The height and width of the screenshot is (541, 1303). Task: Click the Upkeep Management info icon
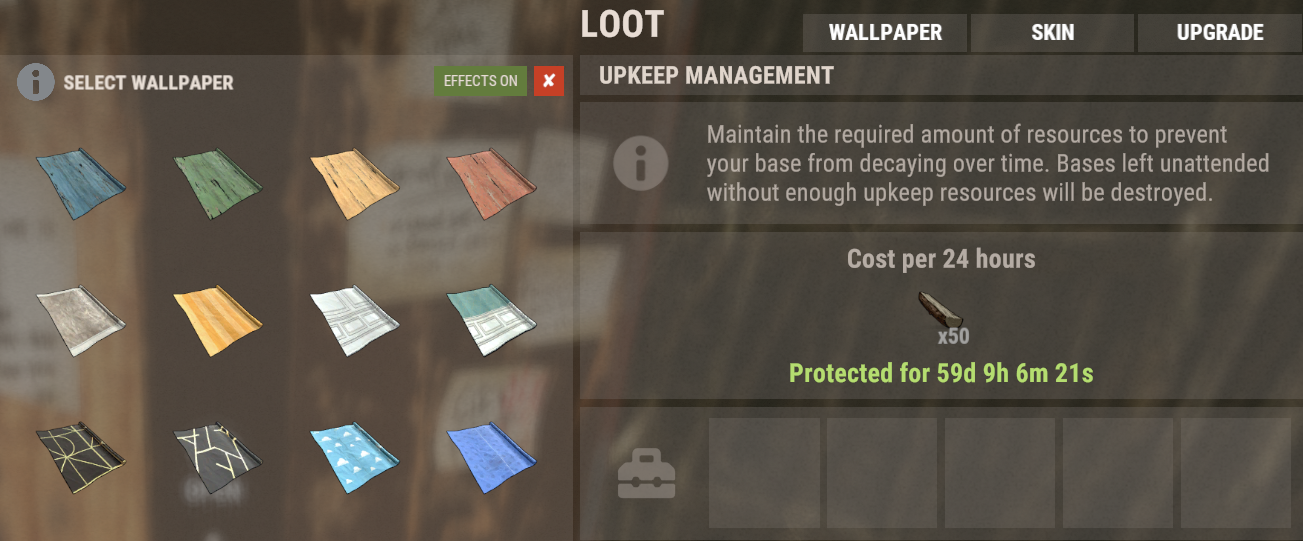coord(640,163)
